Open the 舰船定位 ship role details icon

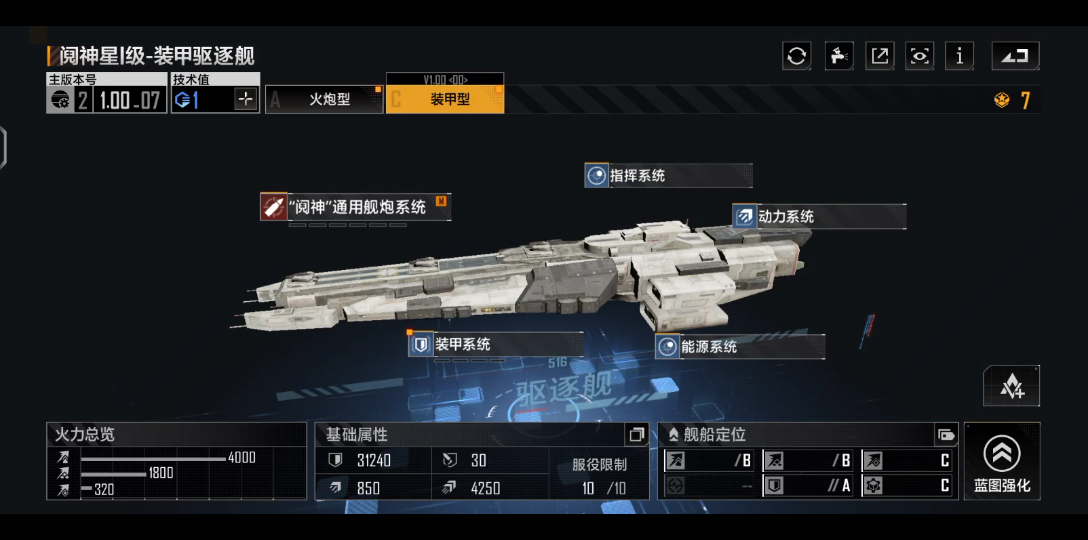pyautogui.click(x=945, y=435)
